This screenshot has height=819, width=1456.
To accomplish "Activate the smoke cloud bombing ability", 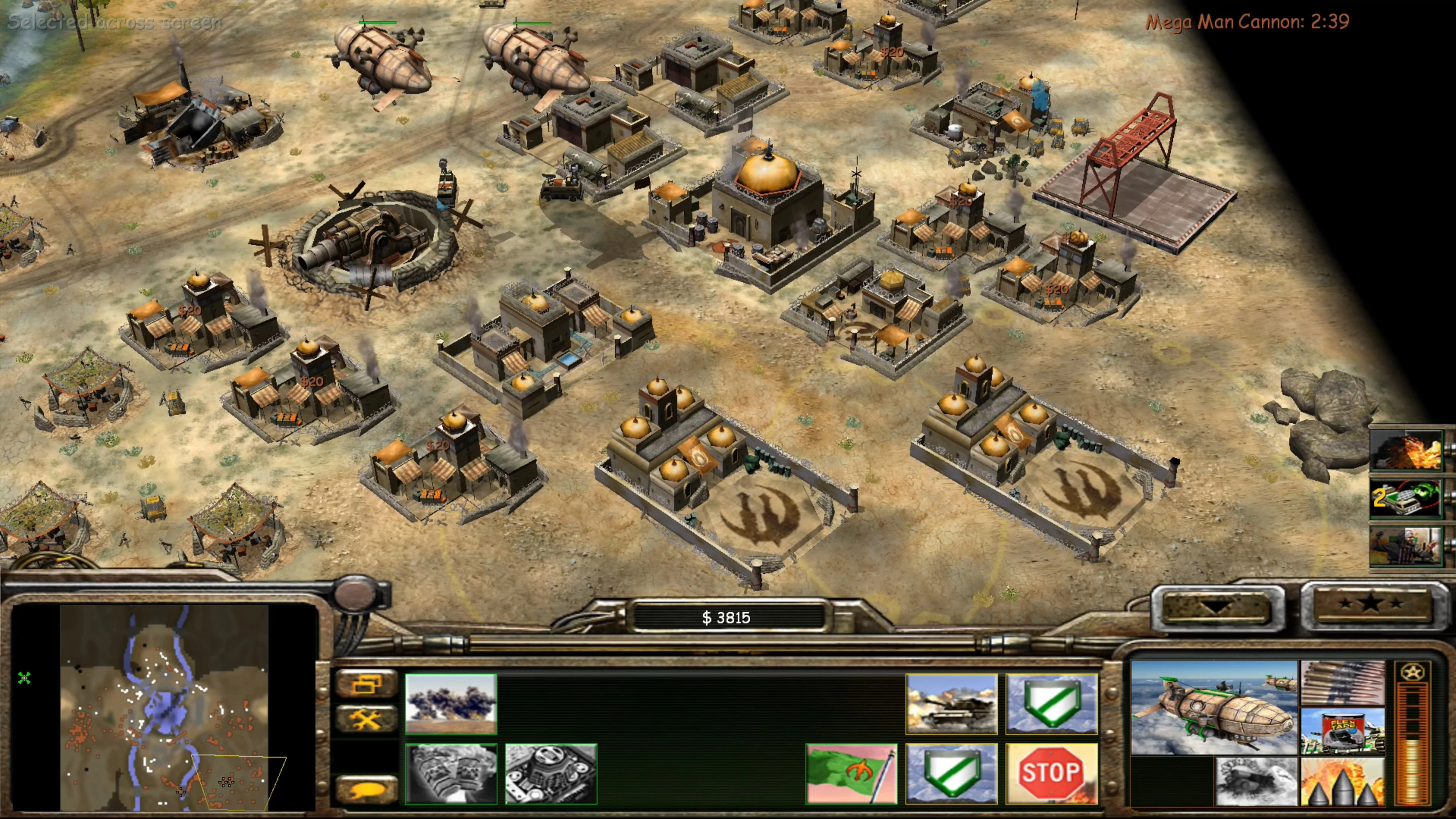I will tap(451, 704).
